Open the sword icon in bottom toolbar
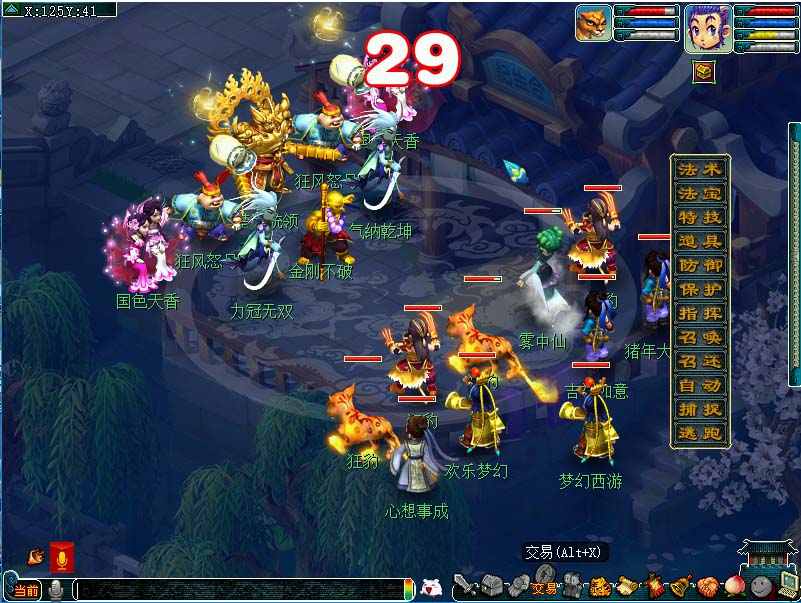Viewport: 801px width, 603px height. (465, 586)
